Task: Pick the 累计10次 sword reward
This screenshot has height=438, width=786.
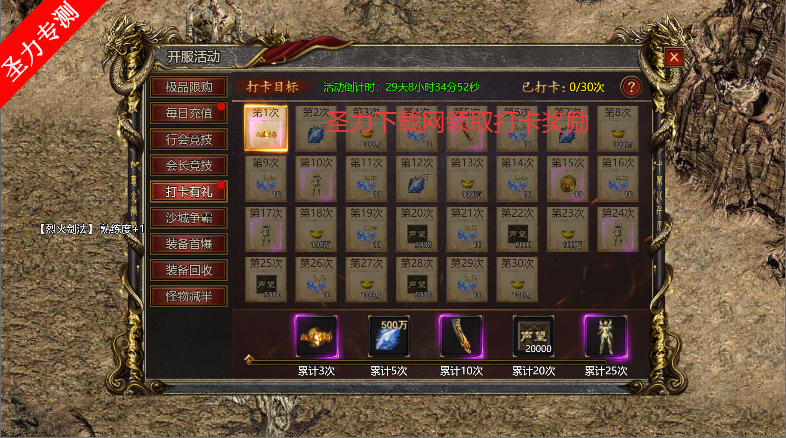Action: coord(461,337)
